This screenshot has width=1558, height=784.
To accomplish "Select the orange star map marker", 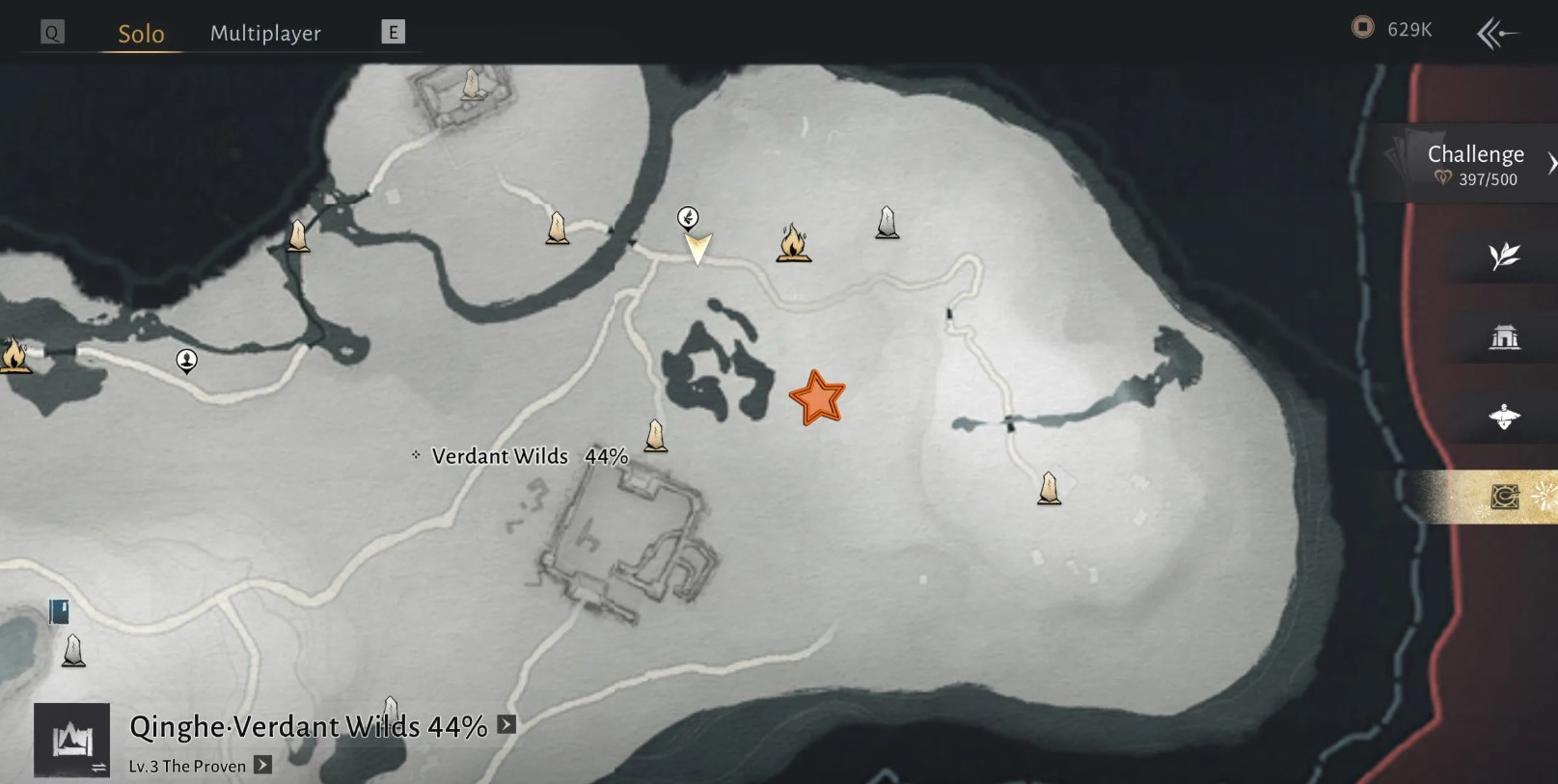I will 817,398.
